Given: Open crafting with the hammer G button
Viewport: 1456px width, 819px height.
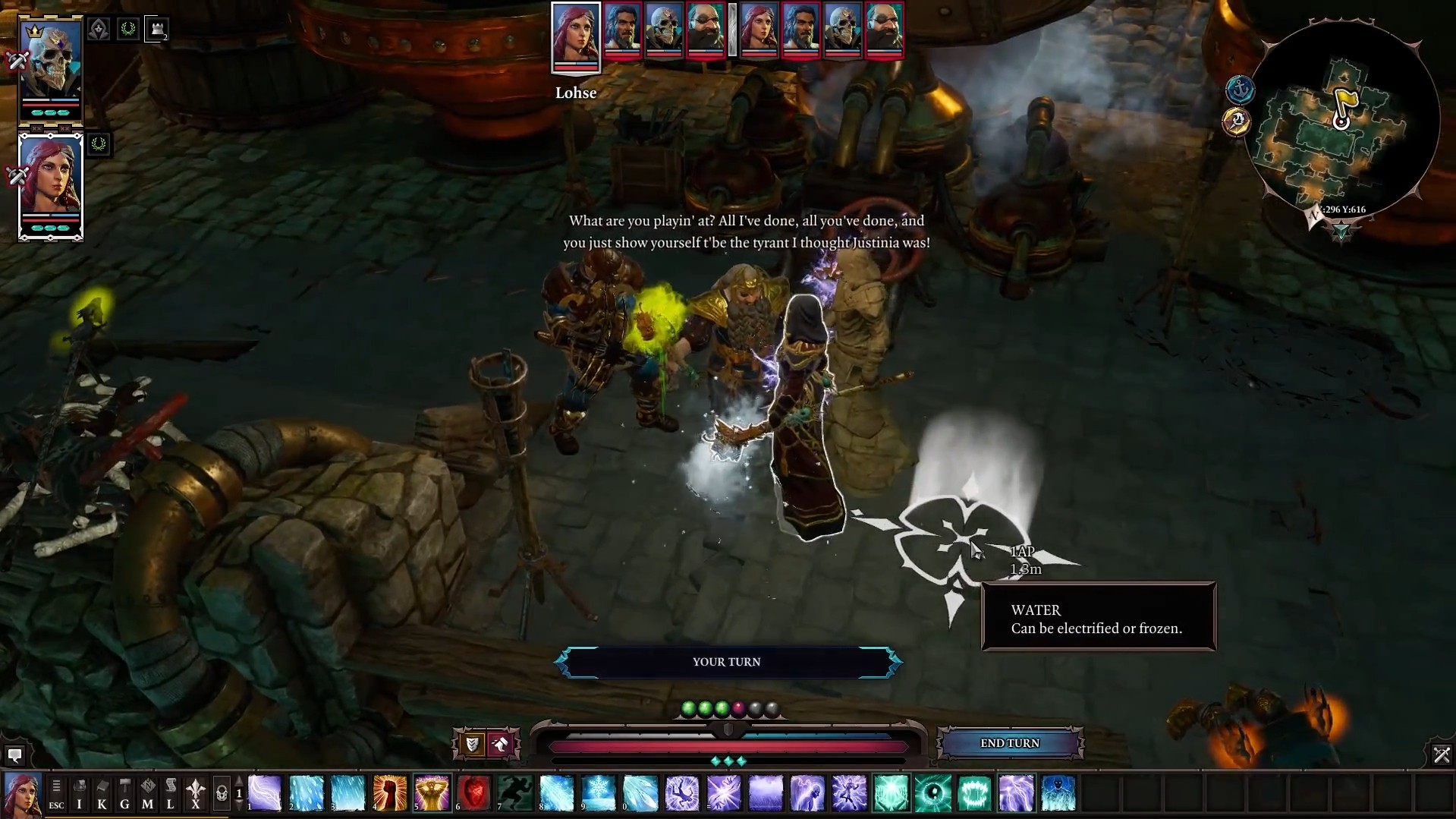Looking at the screenshot, I should (x=124, y=793).
